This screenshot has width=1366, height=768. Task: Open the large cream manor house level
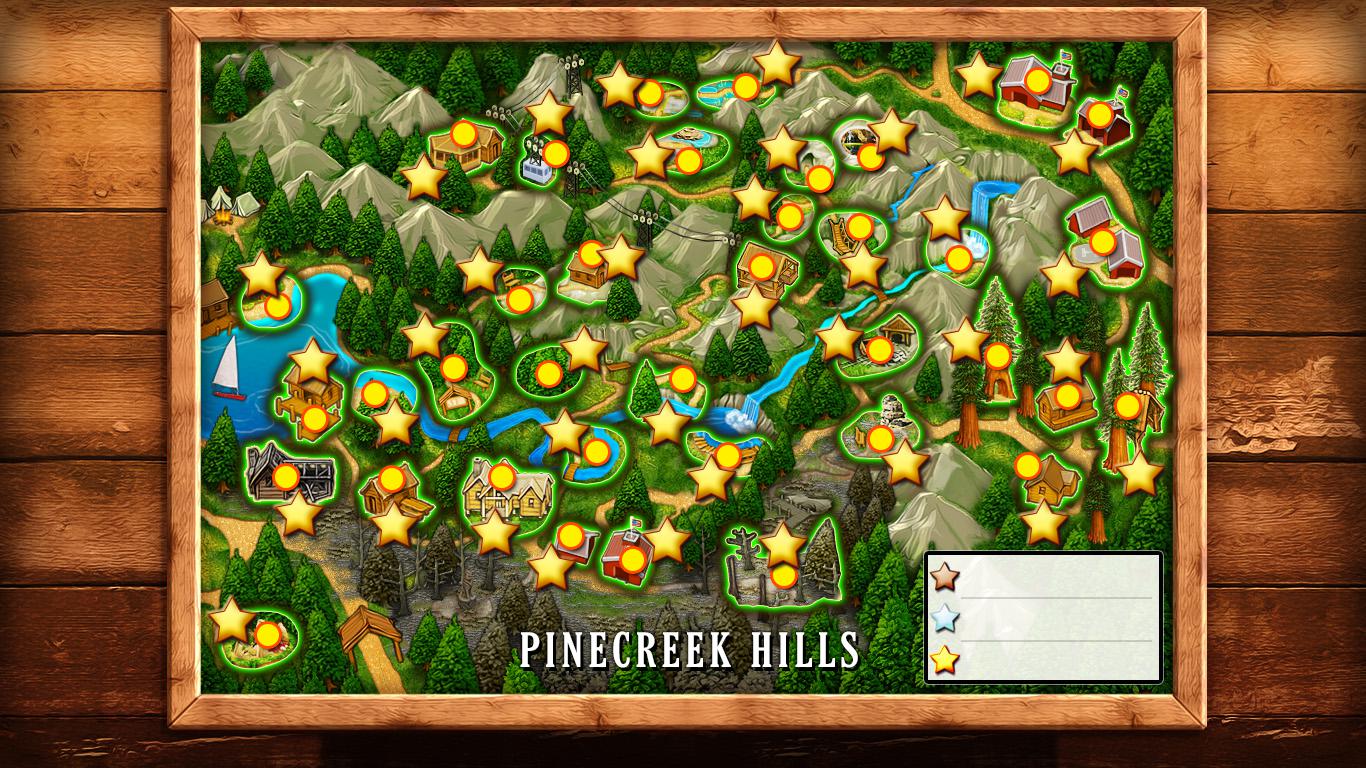click(x=501, y=477)
